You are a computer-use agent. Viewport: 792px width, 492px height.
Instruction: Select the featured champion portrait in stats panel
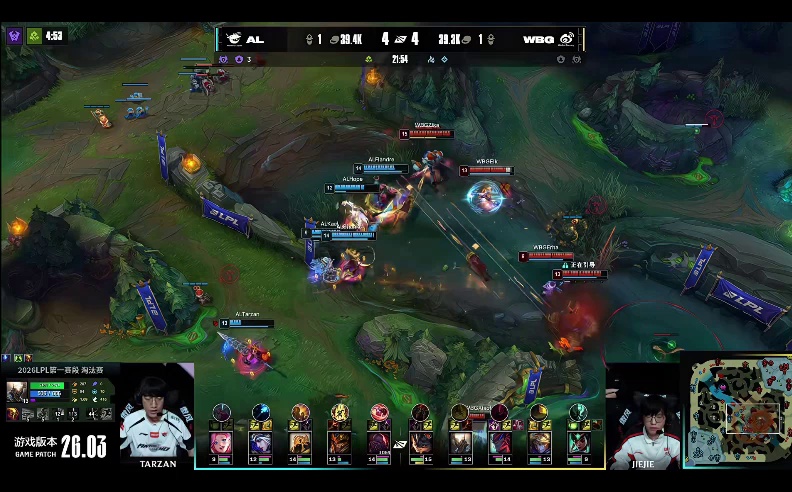(x=16, y=391)
